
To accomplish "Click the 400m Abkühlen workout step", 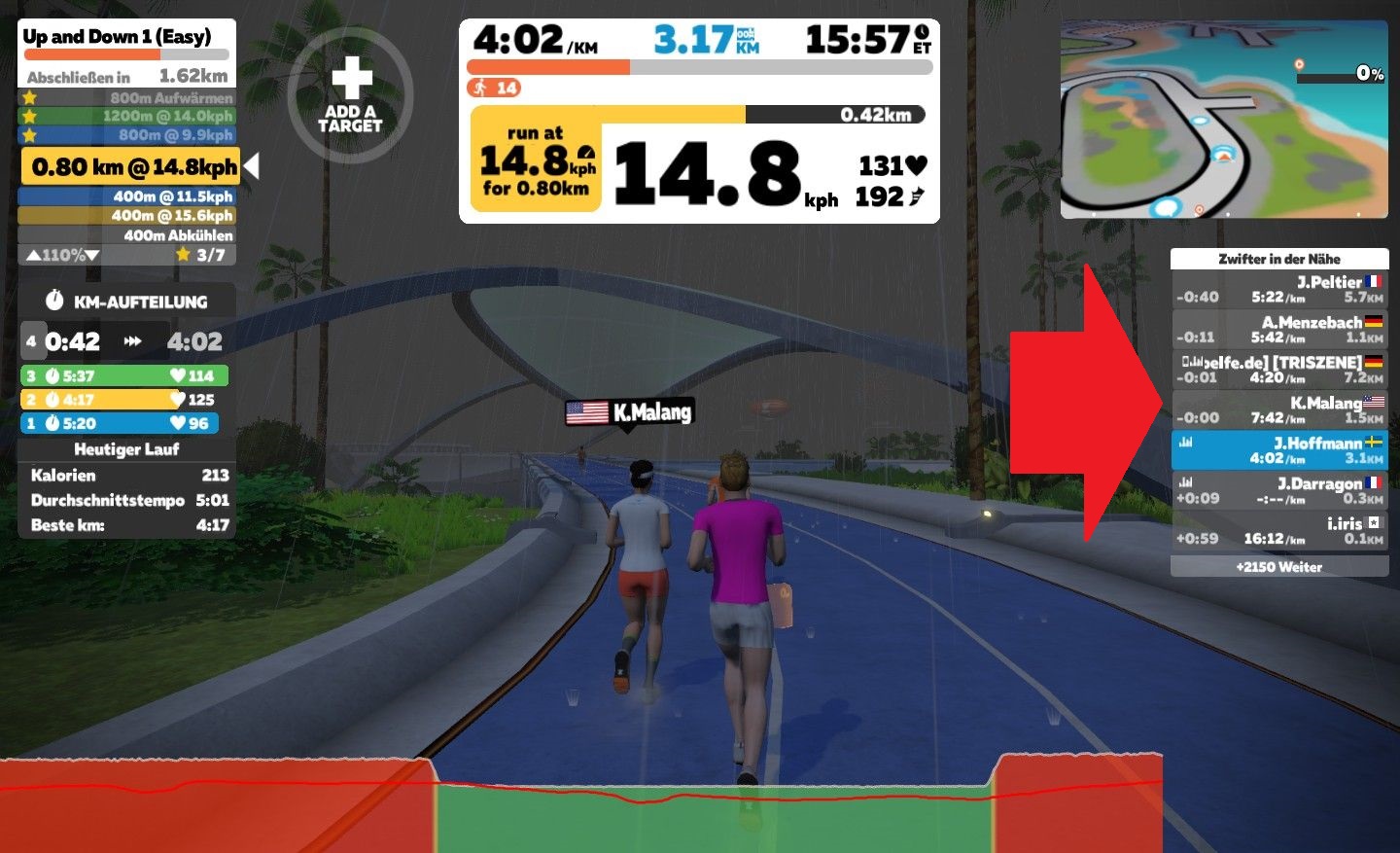I will [x=127, y=235].
